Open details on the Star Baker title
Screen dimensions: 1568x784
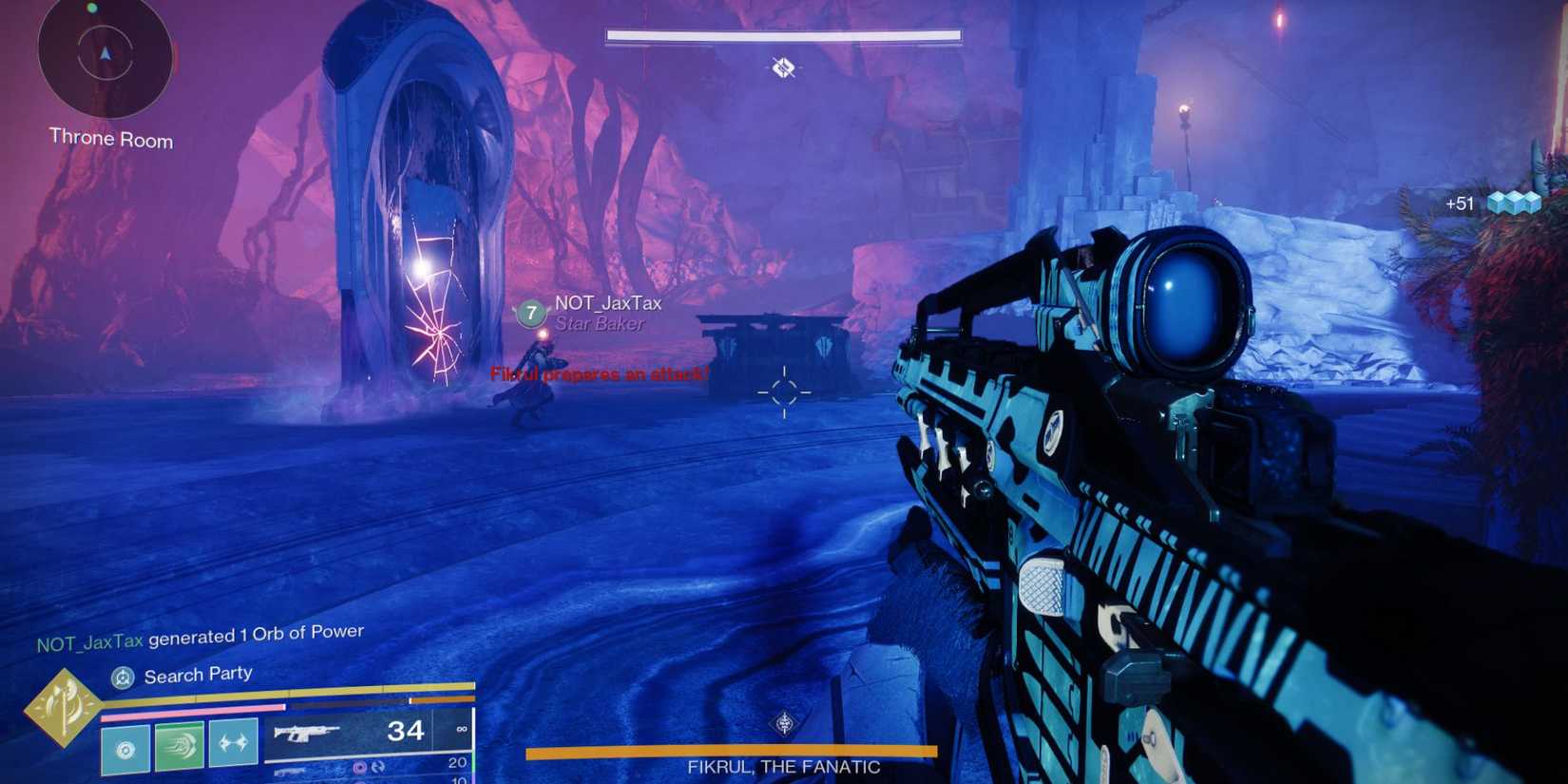pos(598,324)
